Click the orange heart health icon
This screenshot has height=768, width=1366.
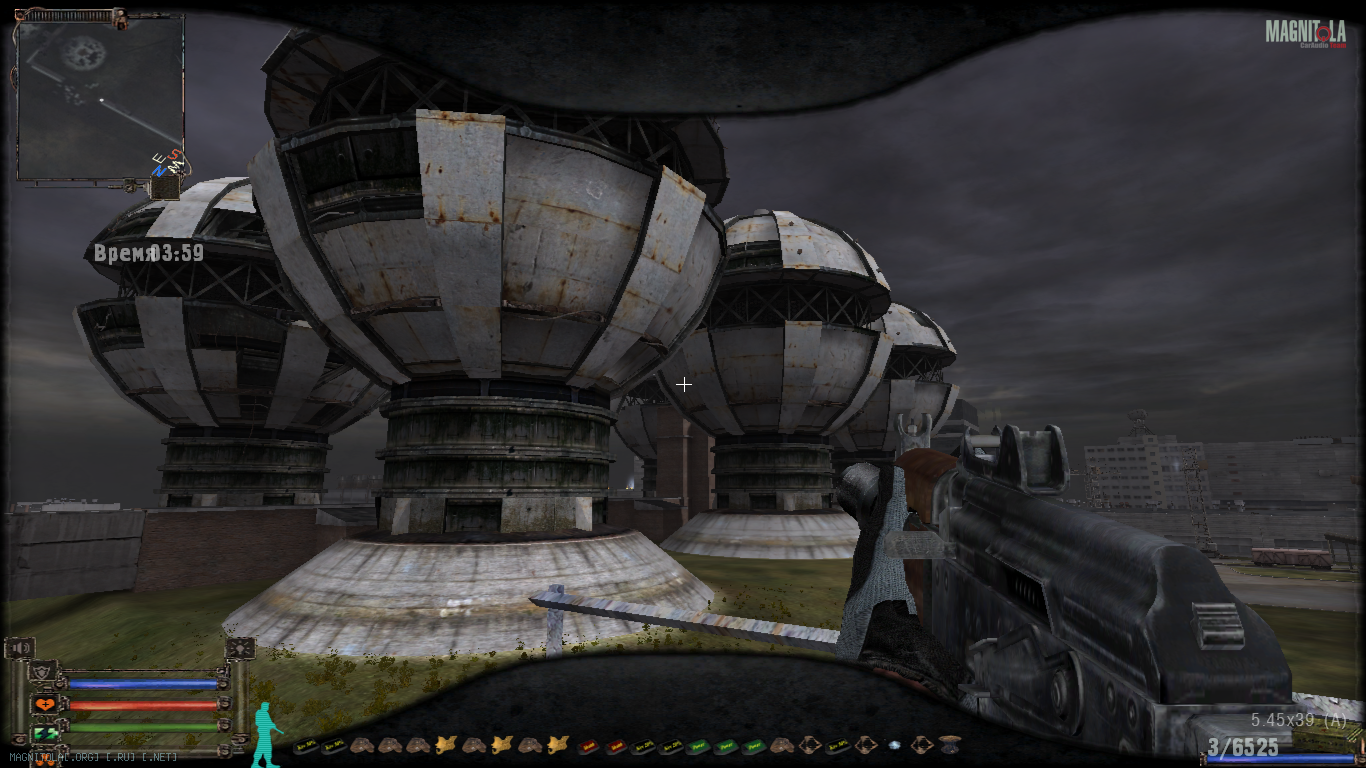pos(44,704)
